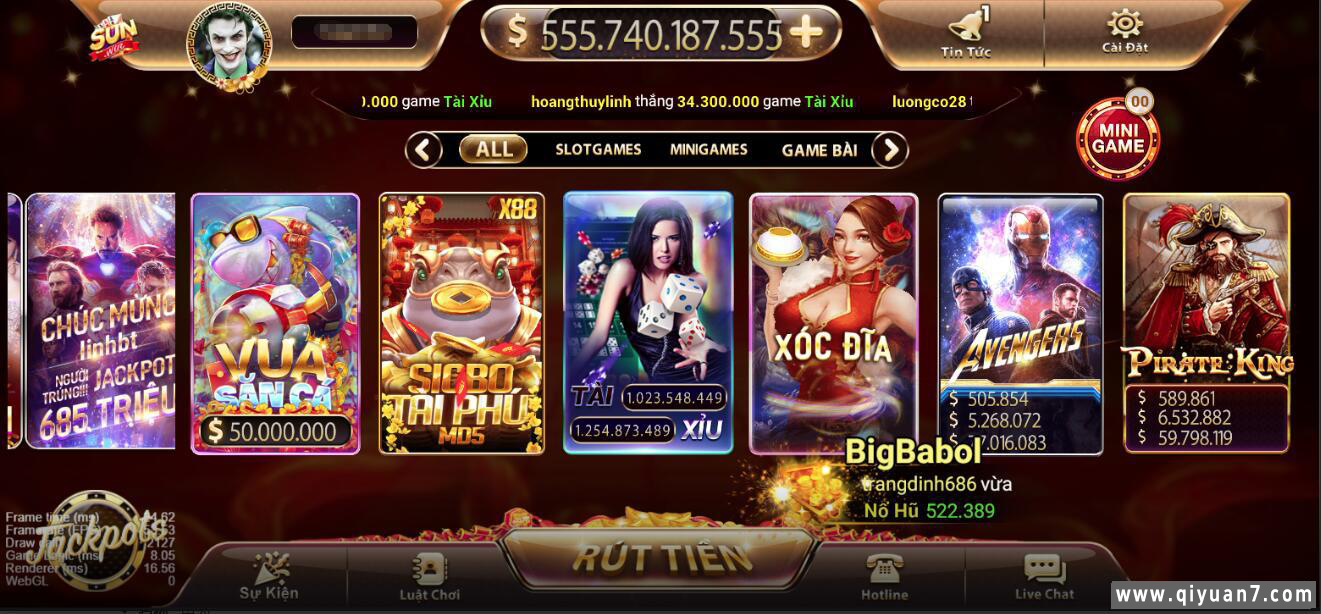Play the Tài Xỉu dice game

point(648,322)
